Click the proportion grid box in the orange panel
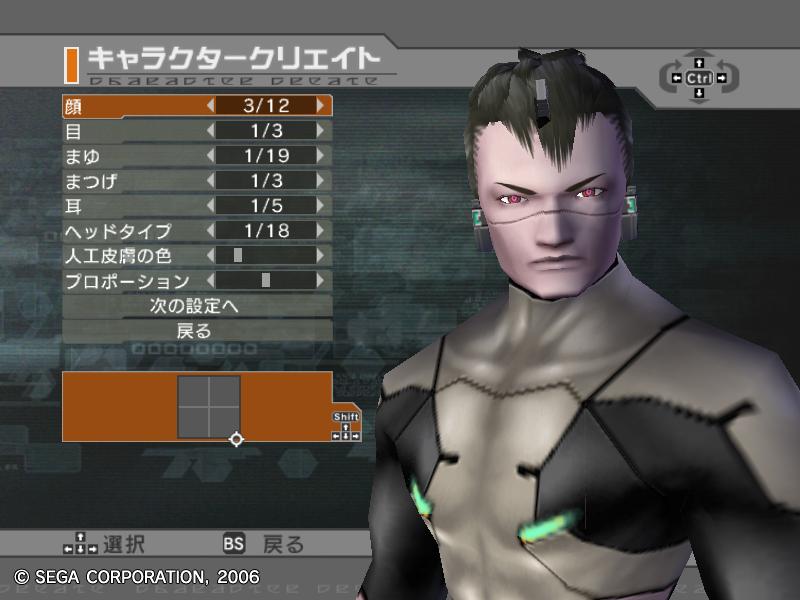Screen dimensions: 800x600 209,407
